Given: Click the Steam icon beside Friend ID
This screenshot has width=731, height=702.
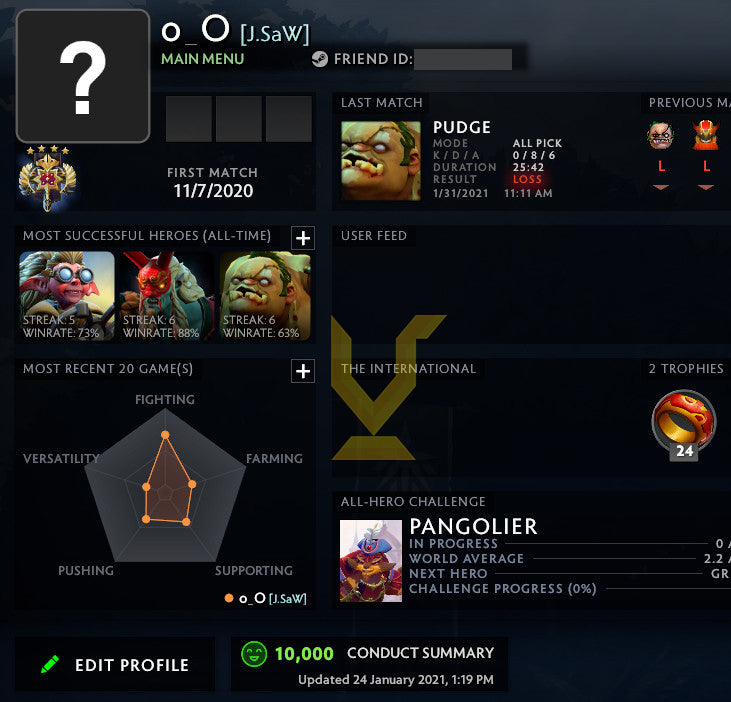Looking at the screenshot, I should pos(320,59).
